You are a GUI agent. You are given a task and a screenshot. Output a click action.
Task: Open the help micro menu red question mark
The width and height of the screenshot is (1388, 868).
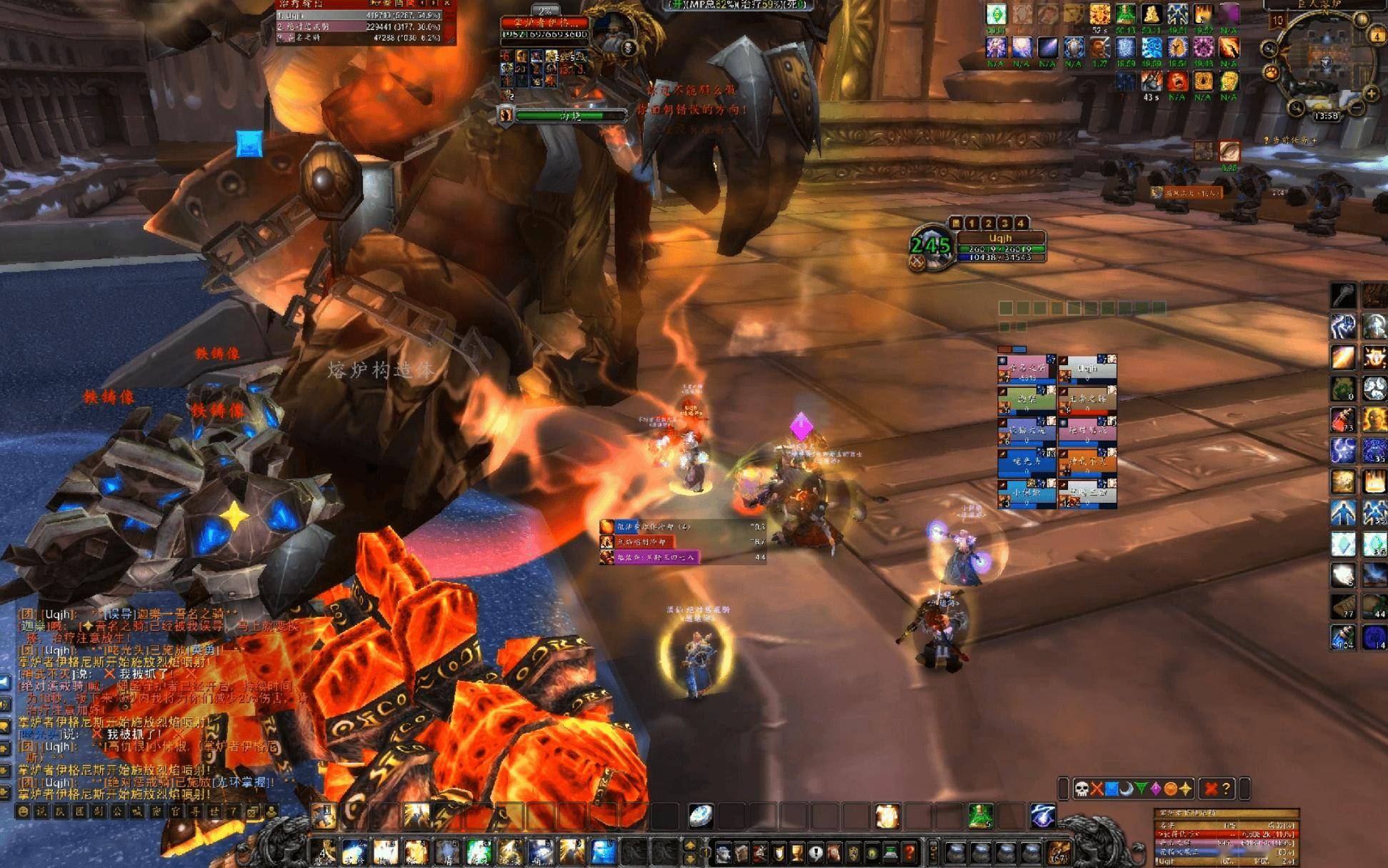click(909, 852)
